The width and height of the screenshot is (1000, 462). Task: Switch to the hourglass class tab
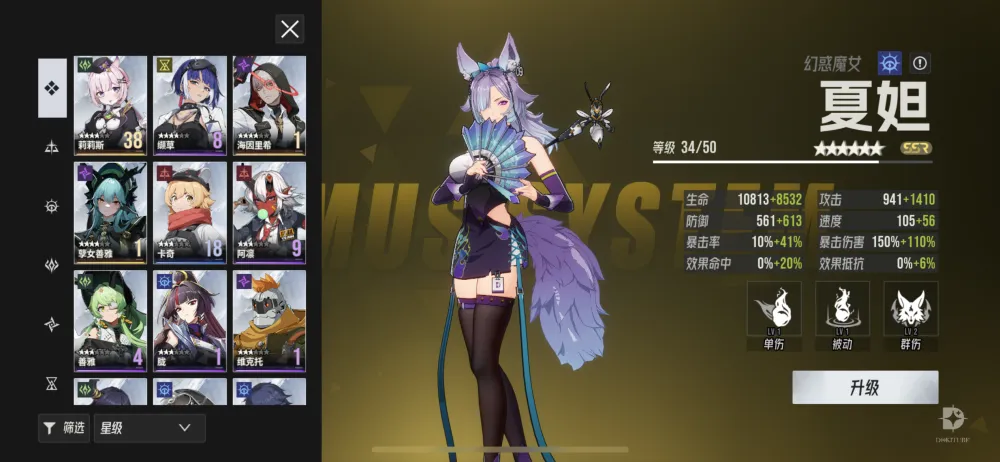[52, 383]
